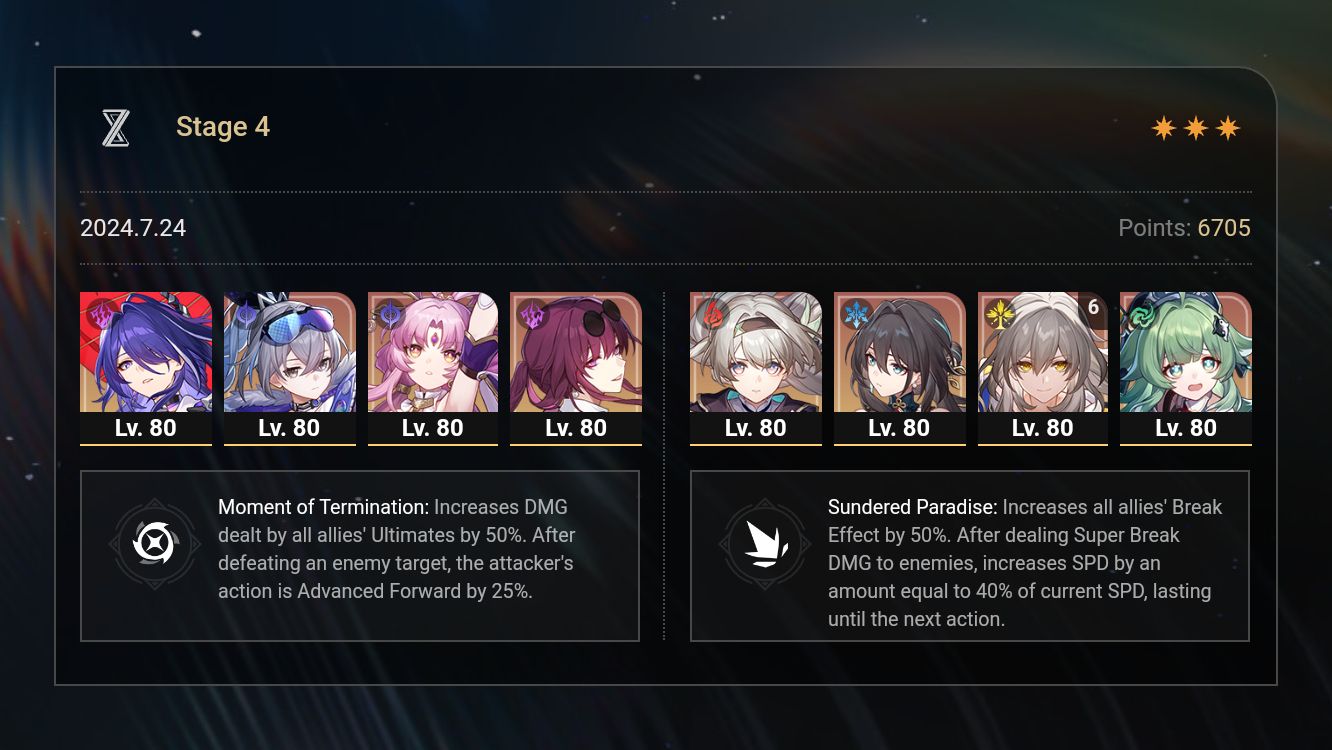Click the rightmost star of the stage rating
1332x750 pixels.
coord(1228,127)
